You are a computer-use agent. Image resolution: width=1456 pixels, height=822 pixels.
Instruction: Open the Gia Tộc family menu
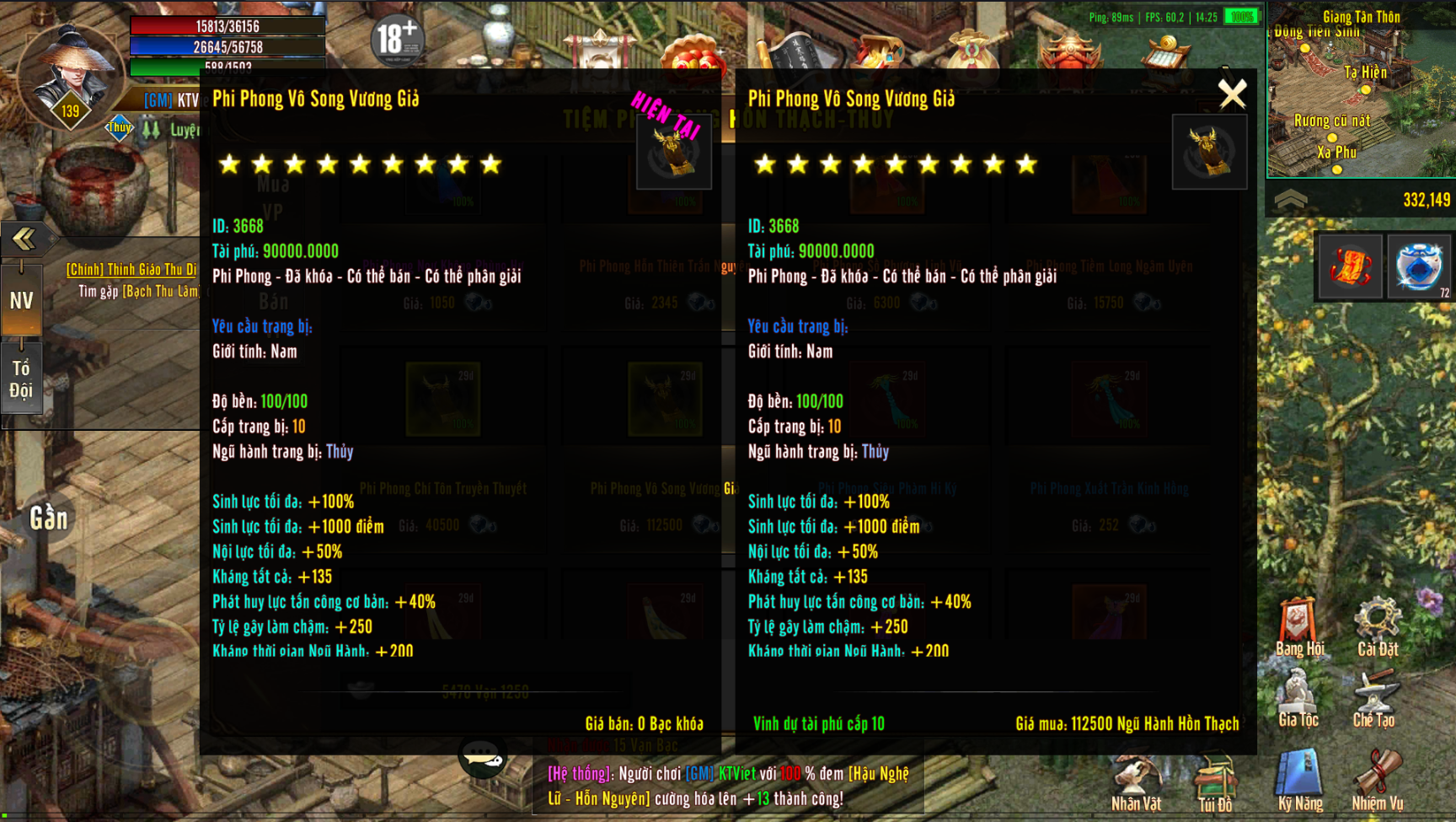pyautogui.click(x=1298, y=699)
